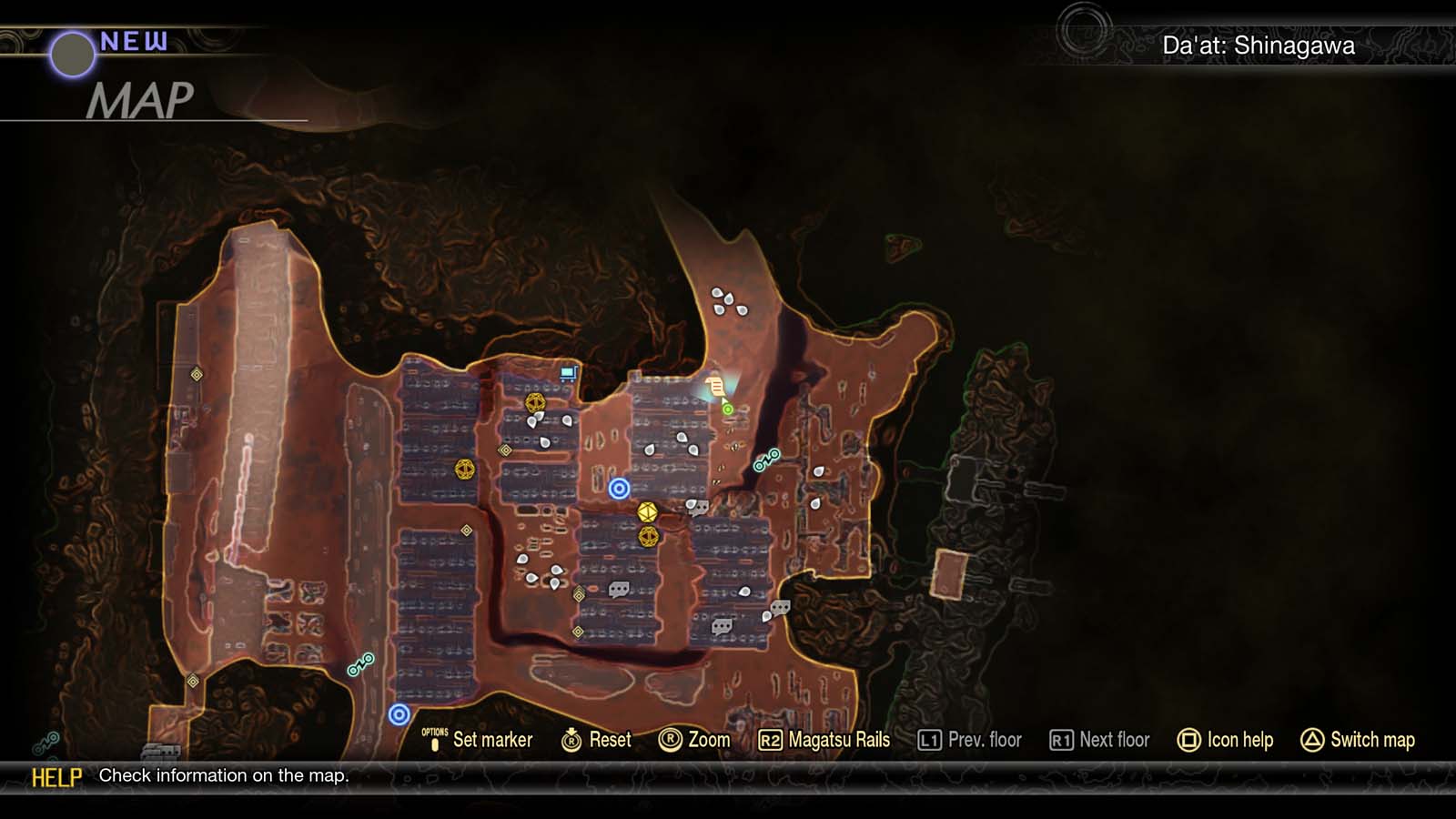
Task: Click the Da'at: Shinagawa location label
Action: click(x=1259, y=43)
